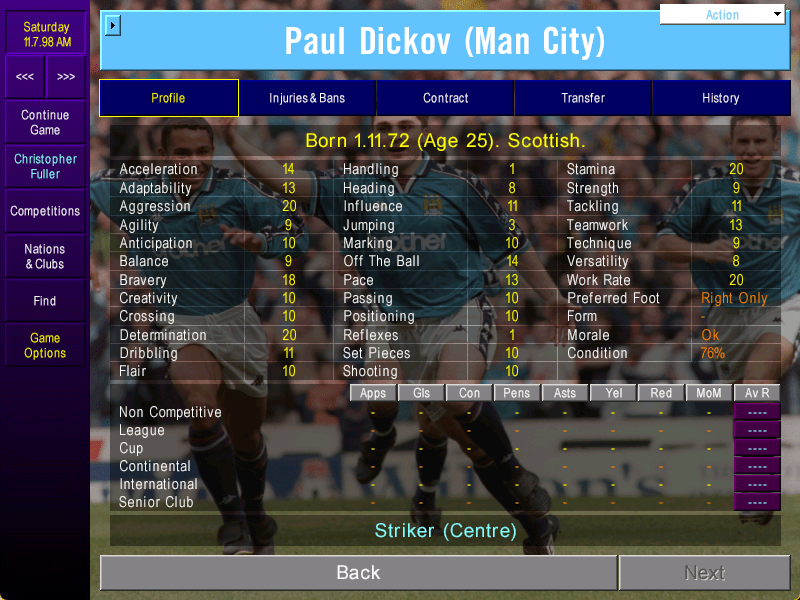Click the Saturday 11.7.98 date panel
This screenshot has height=600, width=800.
pyautogui.click(x=46, y=34)
